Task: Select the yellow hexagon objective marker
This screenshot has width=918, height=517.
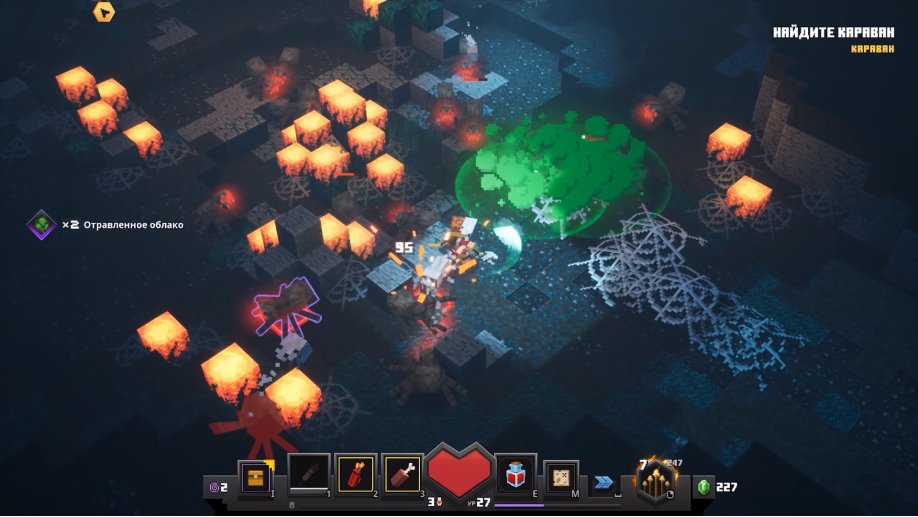Action: (103, 11)
